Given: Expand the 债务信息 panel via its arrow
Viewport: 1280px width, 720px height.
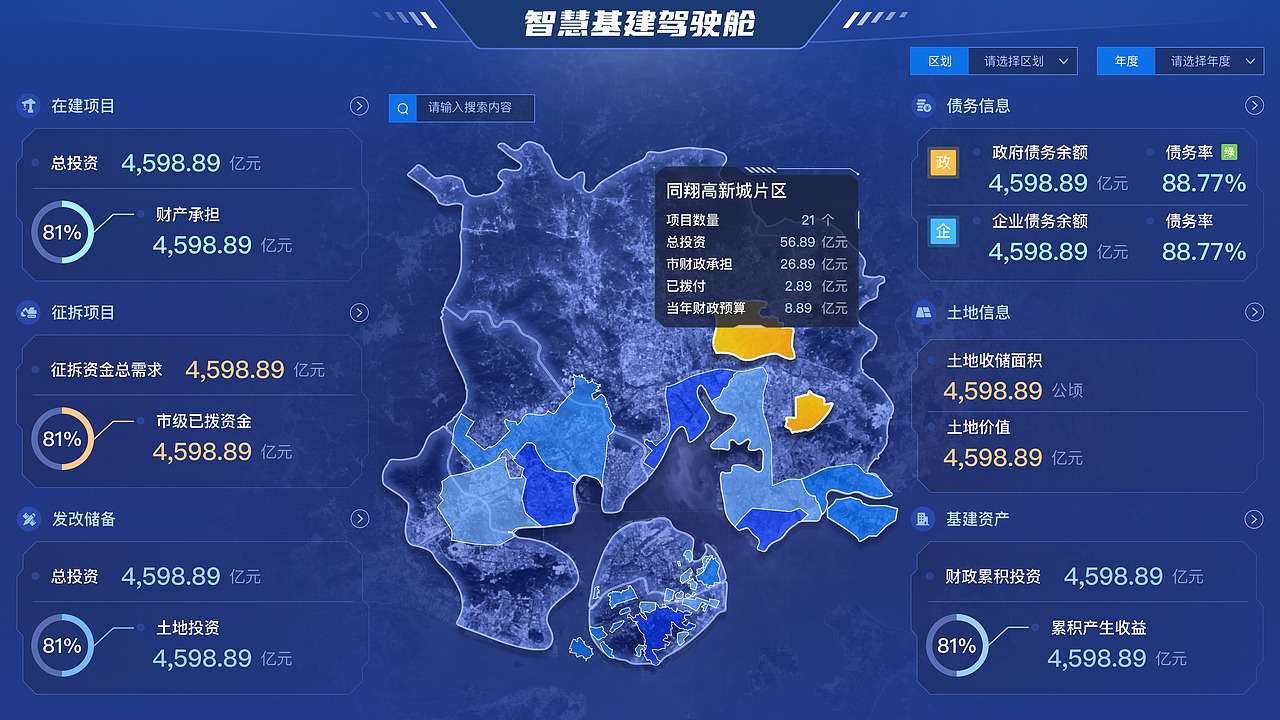Looking at the screenshot, I should [1255, 105].
